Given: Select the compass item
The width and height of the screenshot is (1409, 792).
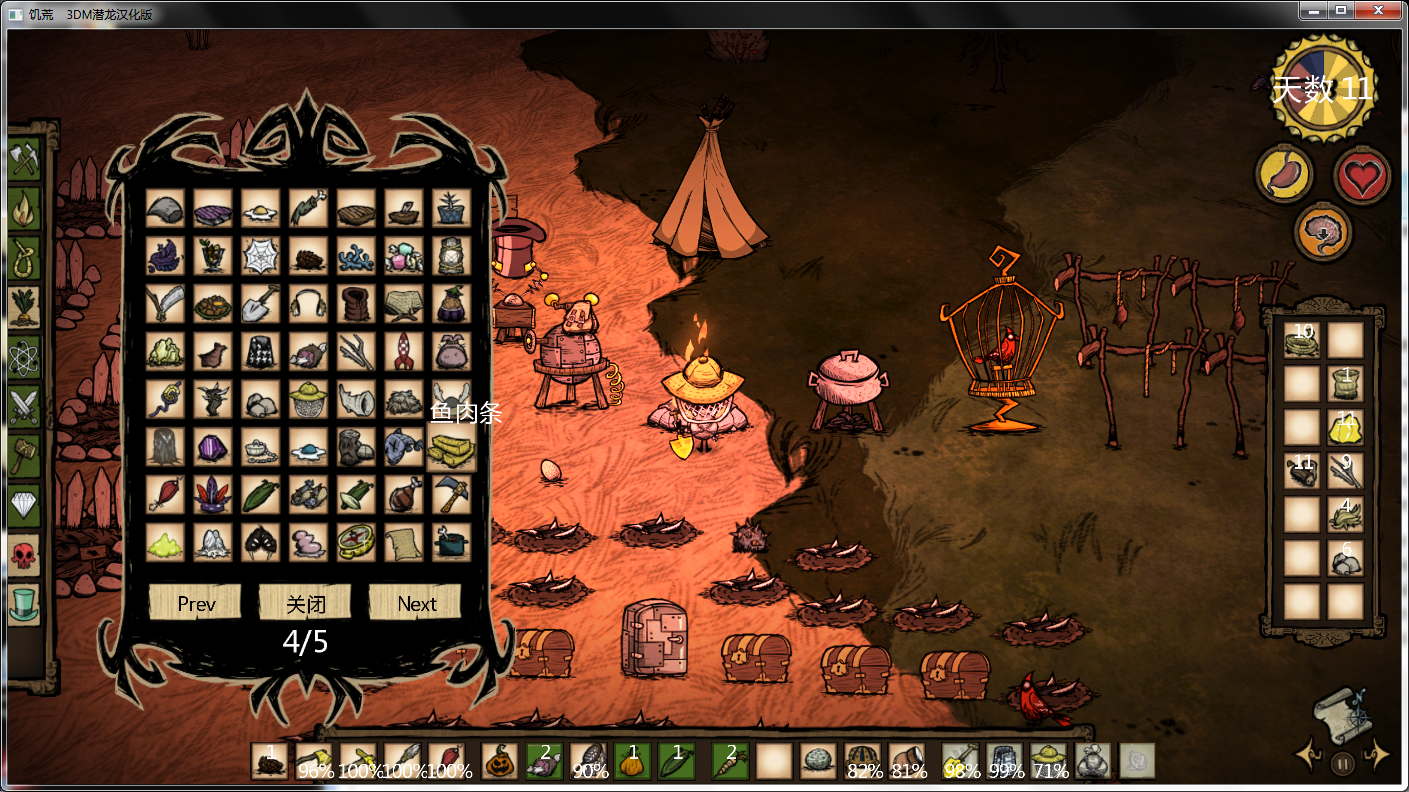Looking at the screenshot, I should (356, 542).
